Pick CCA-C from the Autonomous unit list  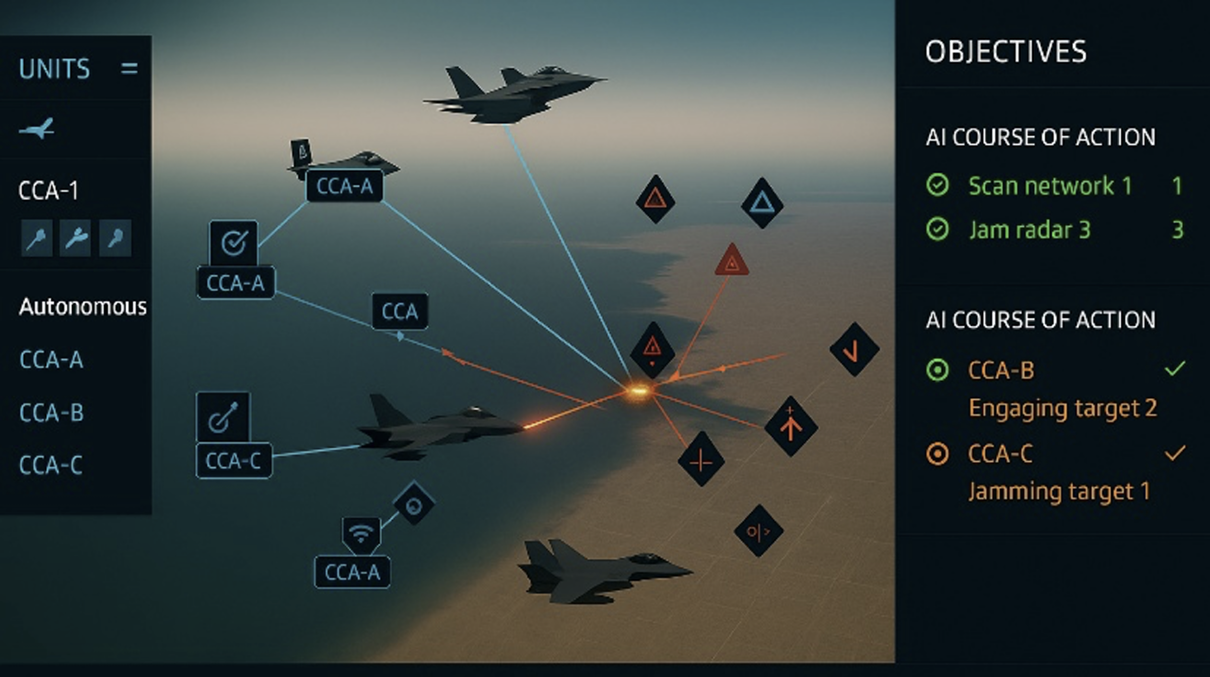[x=51, y=465]
